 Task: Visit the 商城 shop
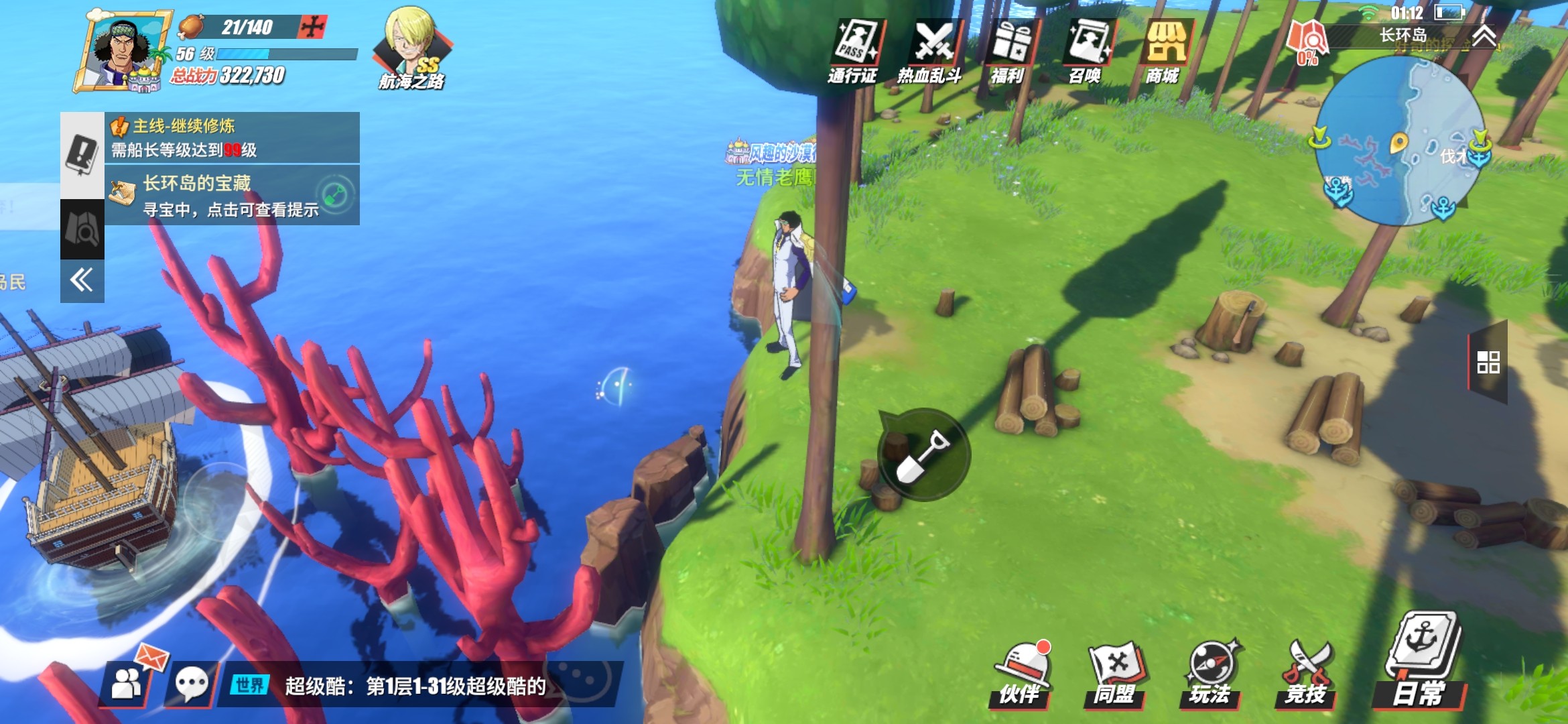pos(1164,51)
